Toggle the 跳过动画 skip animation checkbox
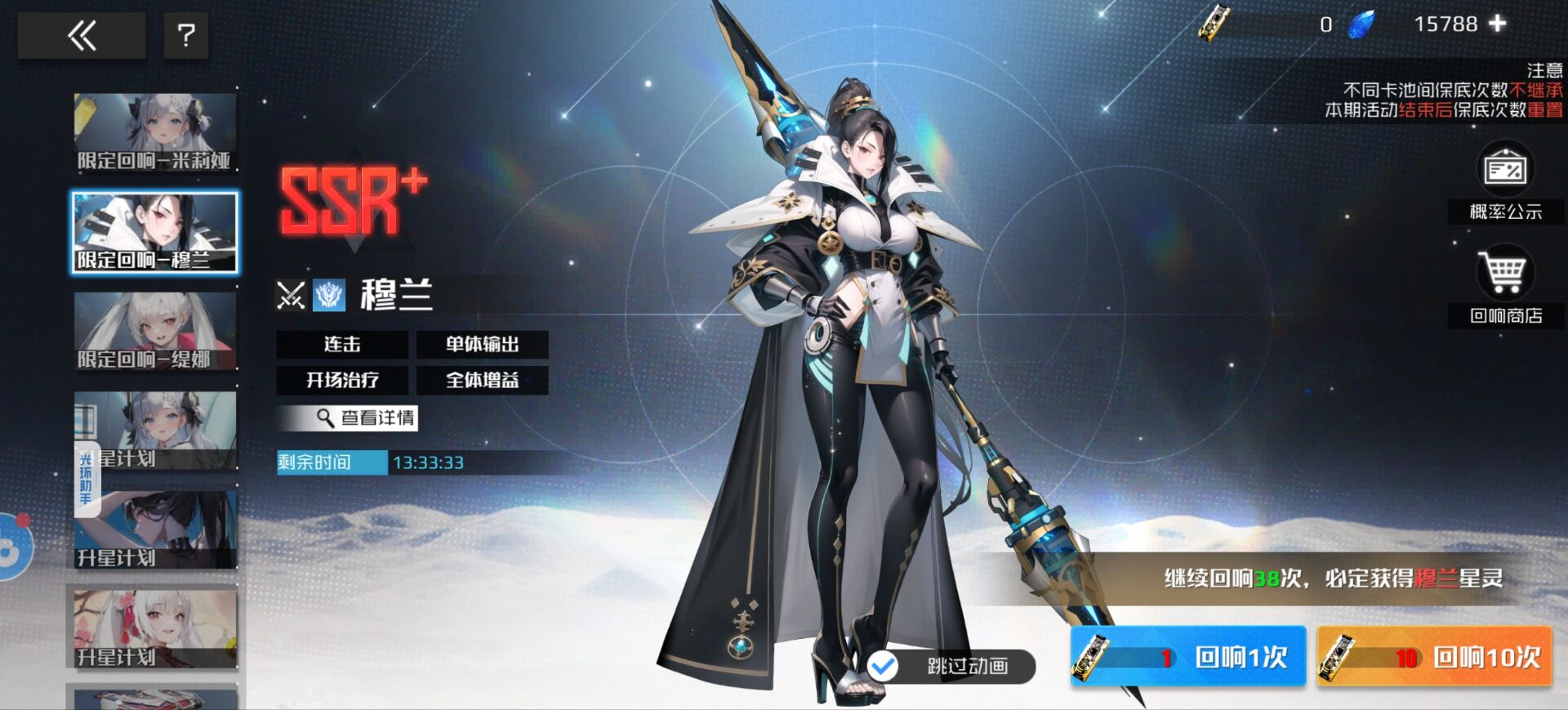1568x710 pixels. click(x=883, y=667)
